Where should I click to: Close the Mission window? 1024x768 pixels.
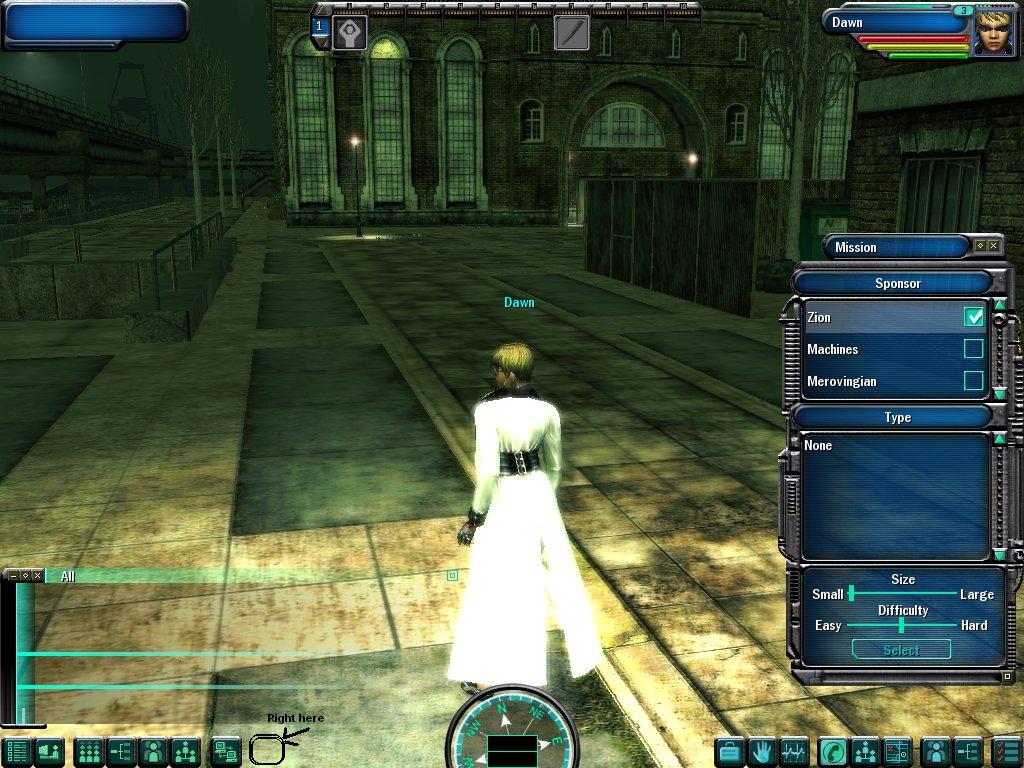tap(993, 246)
